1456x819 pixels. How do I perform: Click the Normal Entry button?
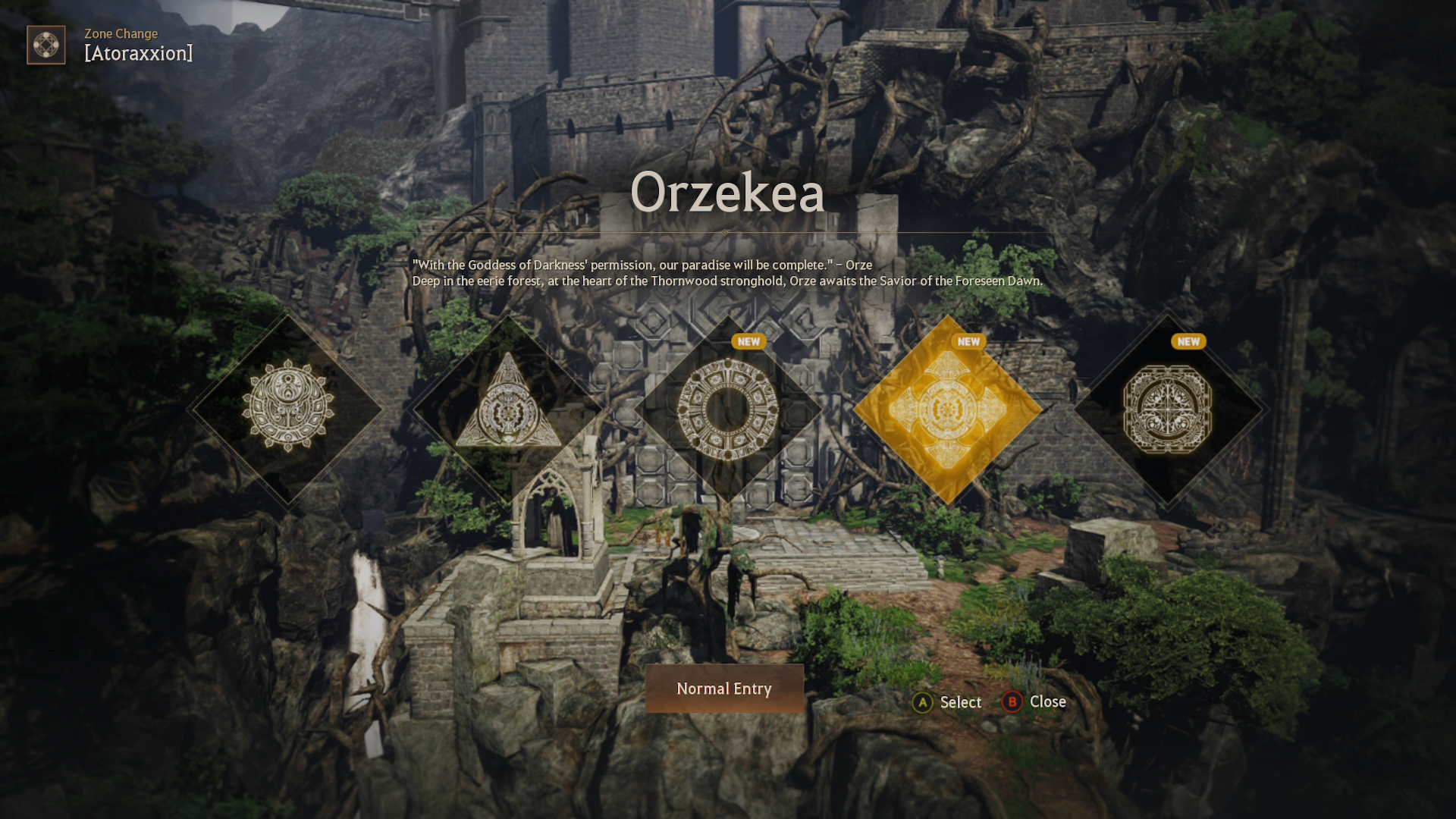tap(724, 689)
